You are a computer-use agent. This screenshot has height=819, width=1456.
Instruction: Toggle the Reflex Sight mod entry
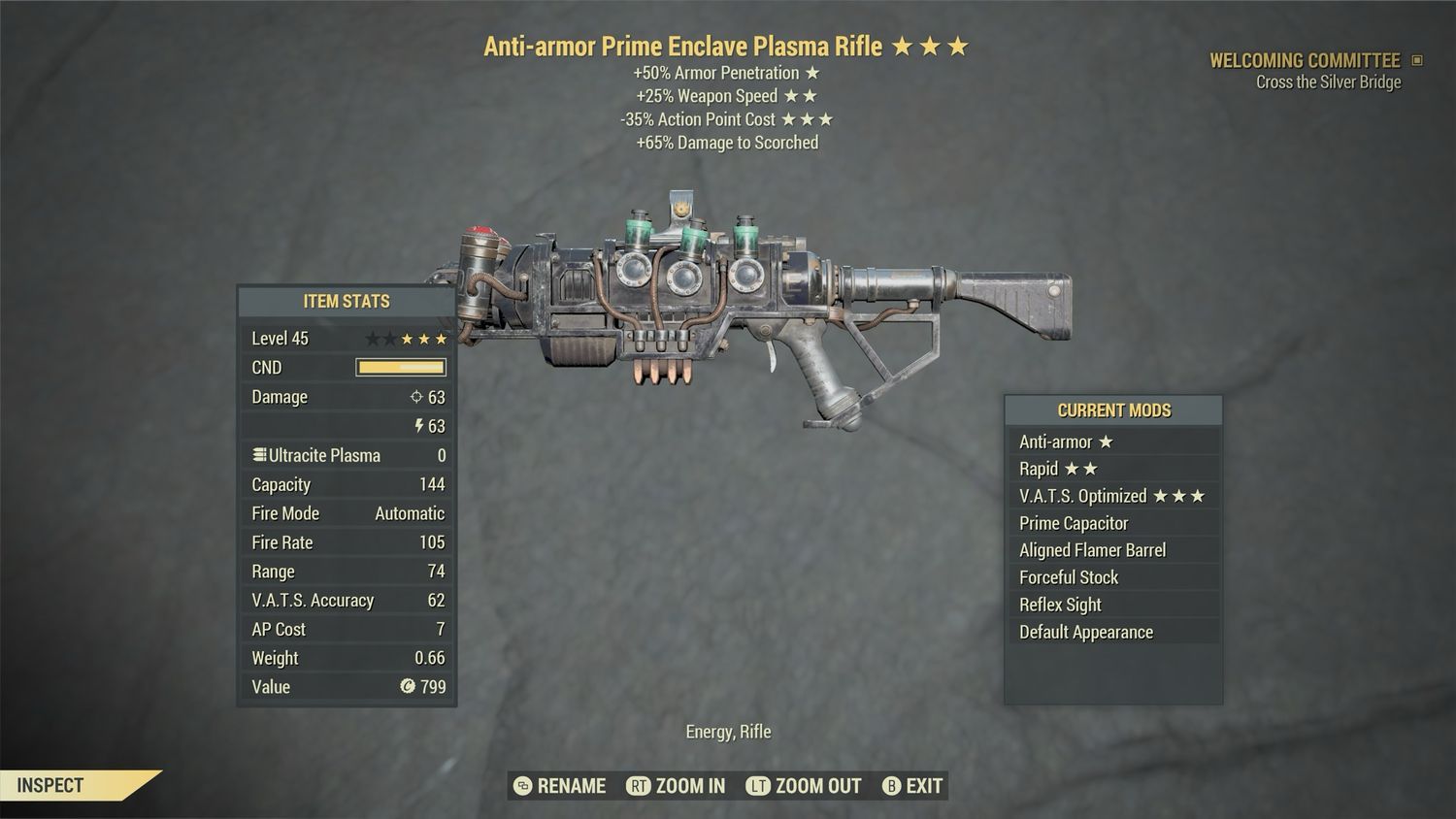(x=1112, y=605)
